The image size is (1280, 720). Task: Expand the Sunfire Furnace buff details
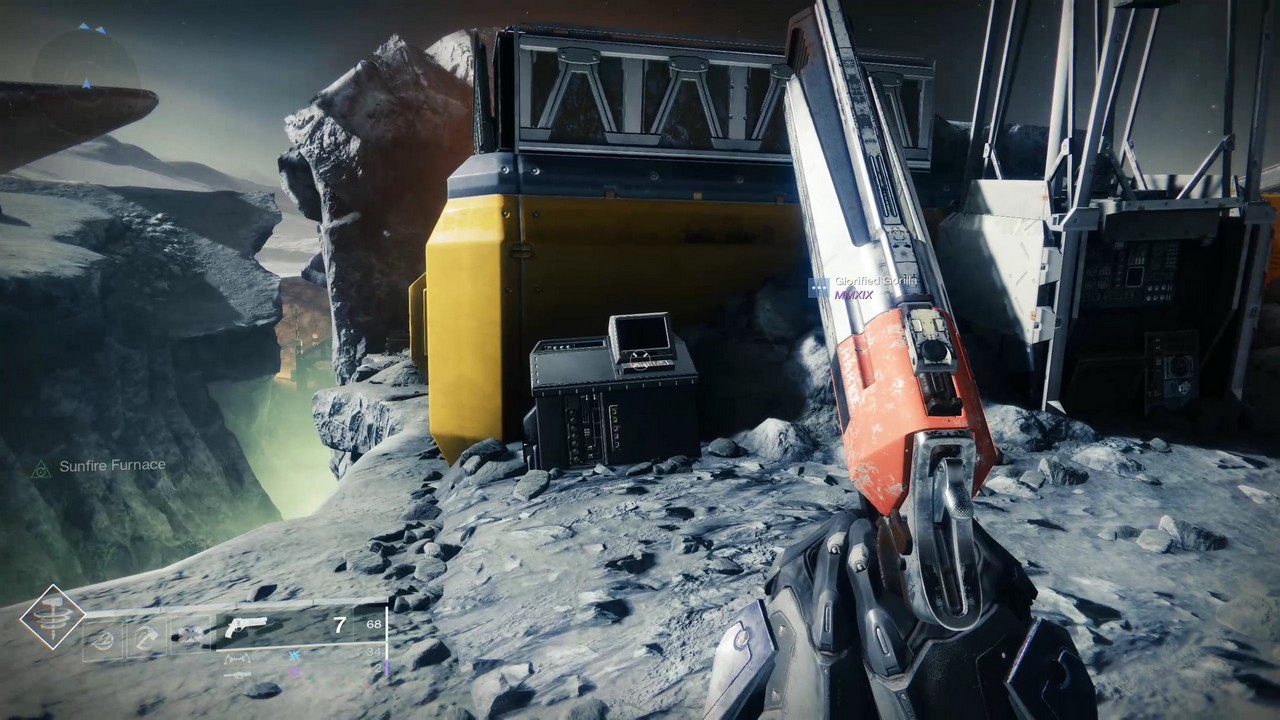tap(113, 465)
